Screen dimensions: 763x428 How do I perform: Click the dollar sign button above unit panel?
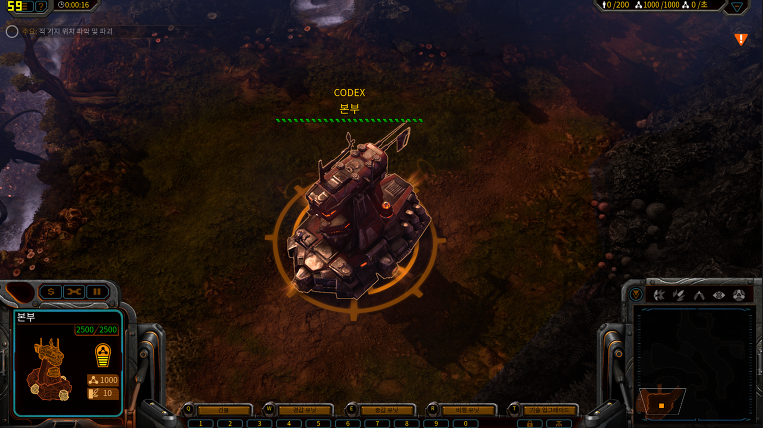pos(49,292)
